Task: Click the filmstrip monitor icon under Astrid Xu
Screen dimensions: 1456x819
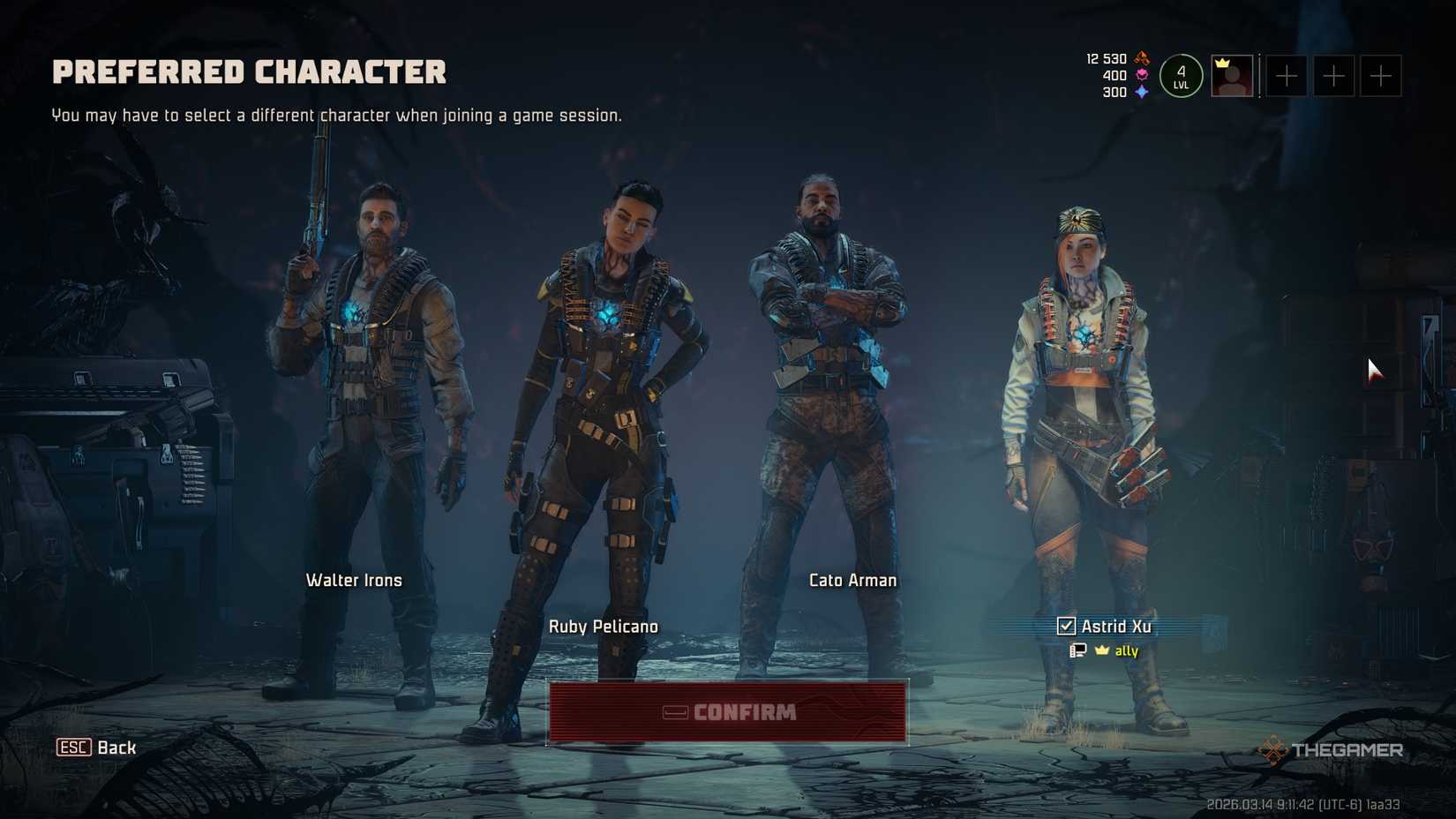Action: [1077, 650]
